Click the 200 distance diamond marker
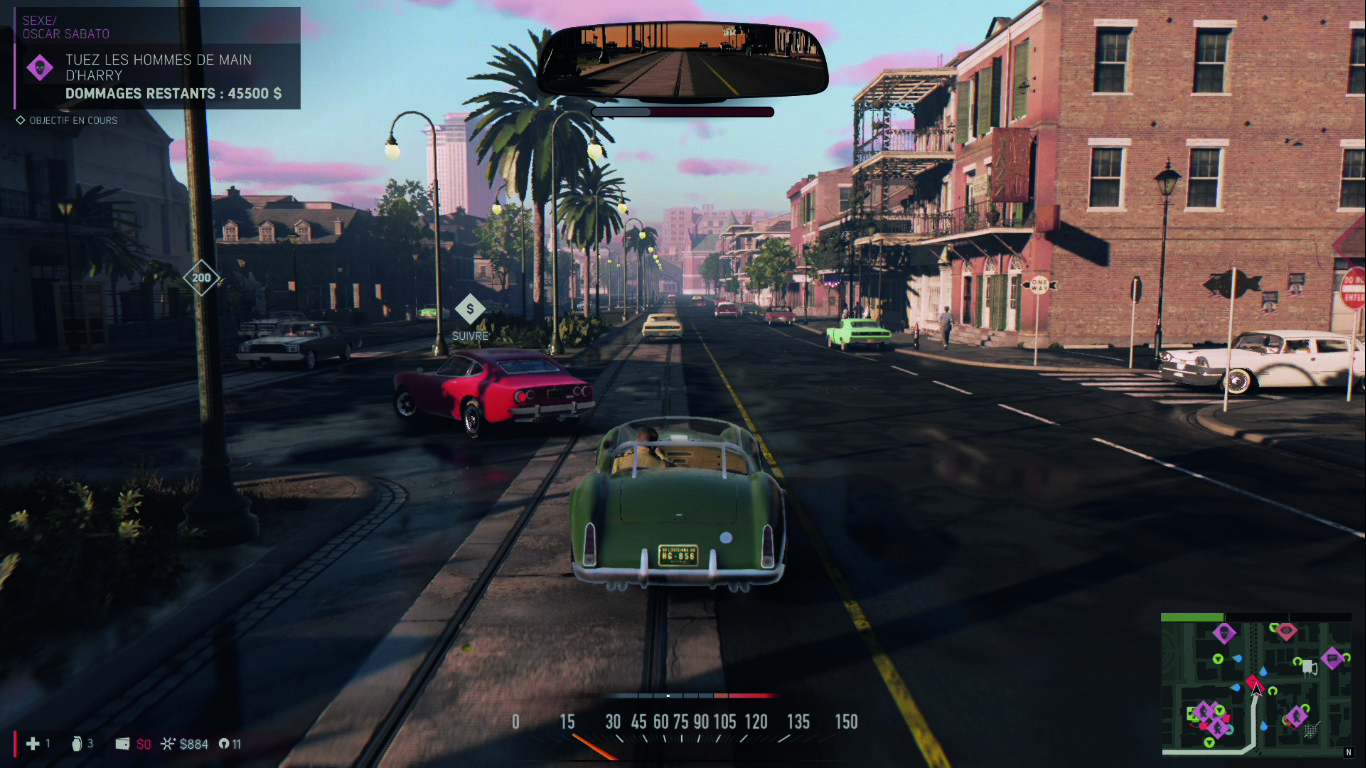 pyautogui.click(x=202, y=277)
